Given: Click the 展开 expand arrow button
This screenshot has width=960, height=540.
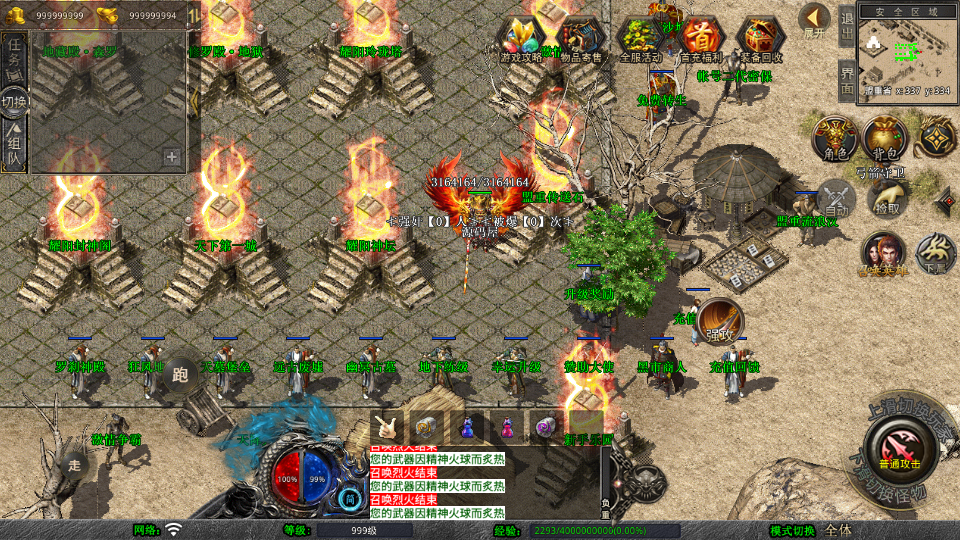Looking at the screenshot, I should coord(815,19).
